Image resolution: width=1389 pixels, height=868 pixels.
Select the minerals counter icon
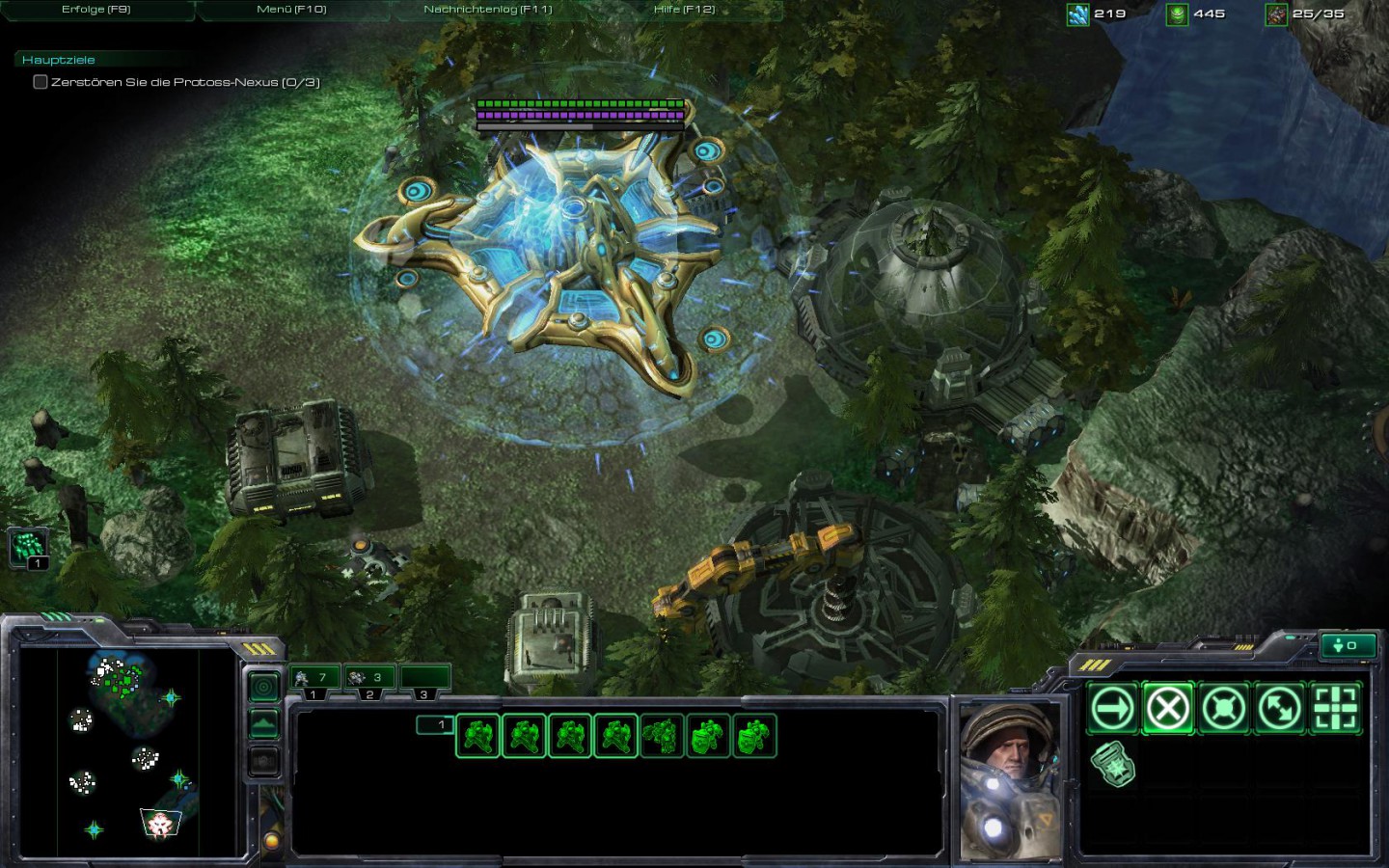1076,14
